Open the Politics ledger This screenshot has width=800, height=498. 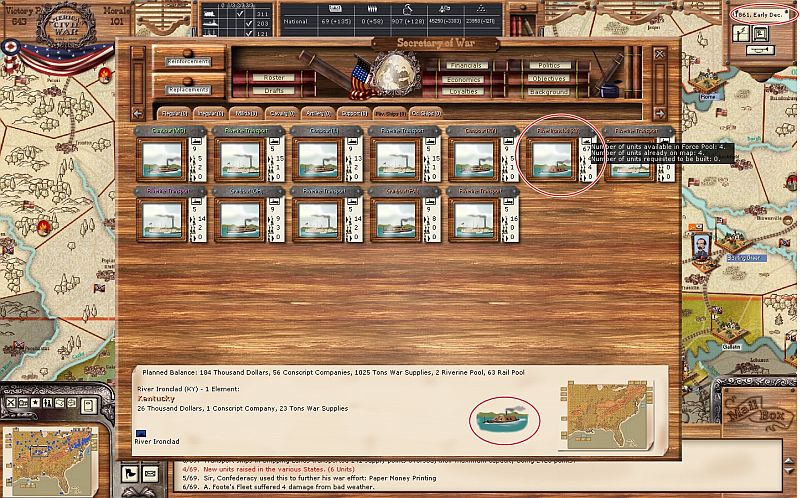tap(548, 65)
